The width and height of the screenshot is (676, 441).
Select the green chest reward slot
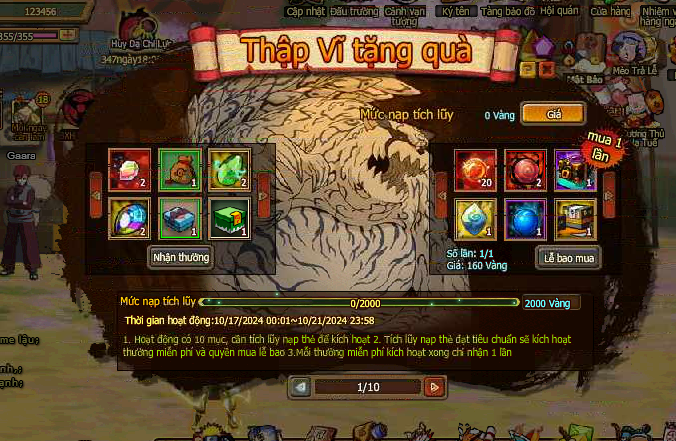point(229,218)
